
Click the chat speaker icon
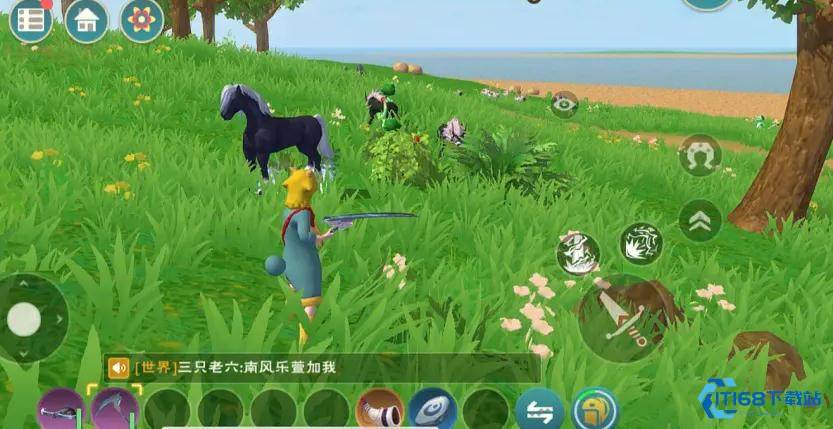pyautogui.click(x=119, y=368)
